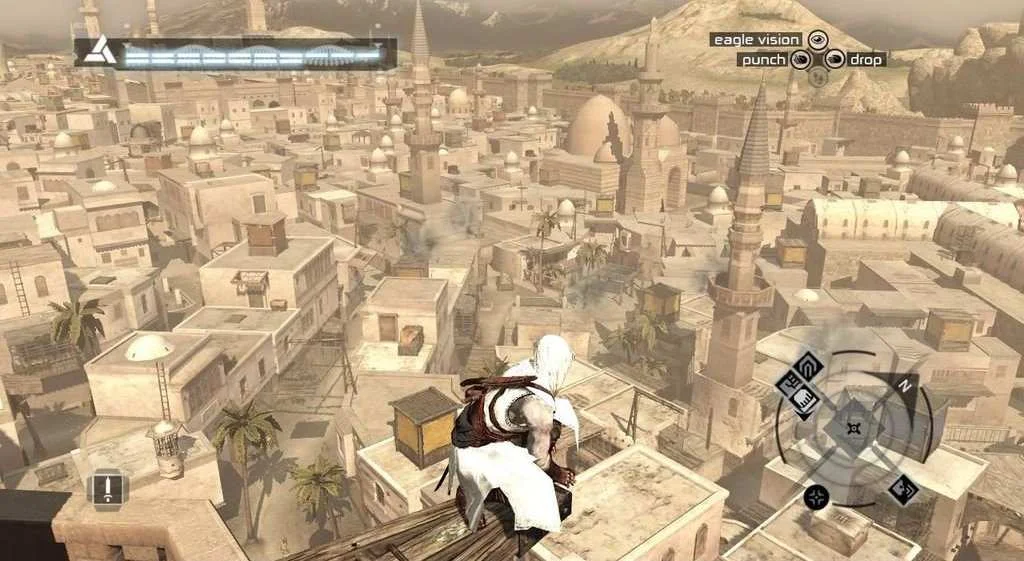Click the Animus logo beside the sync bar
The height and width of the screenshot is (561, 1024).
tap(97, 50)
